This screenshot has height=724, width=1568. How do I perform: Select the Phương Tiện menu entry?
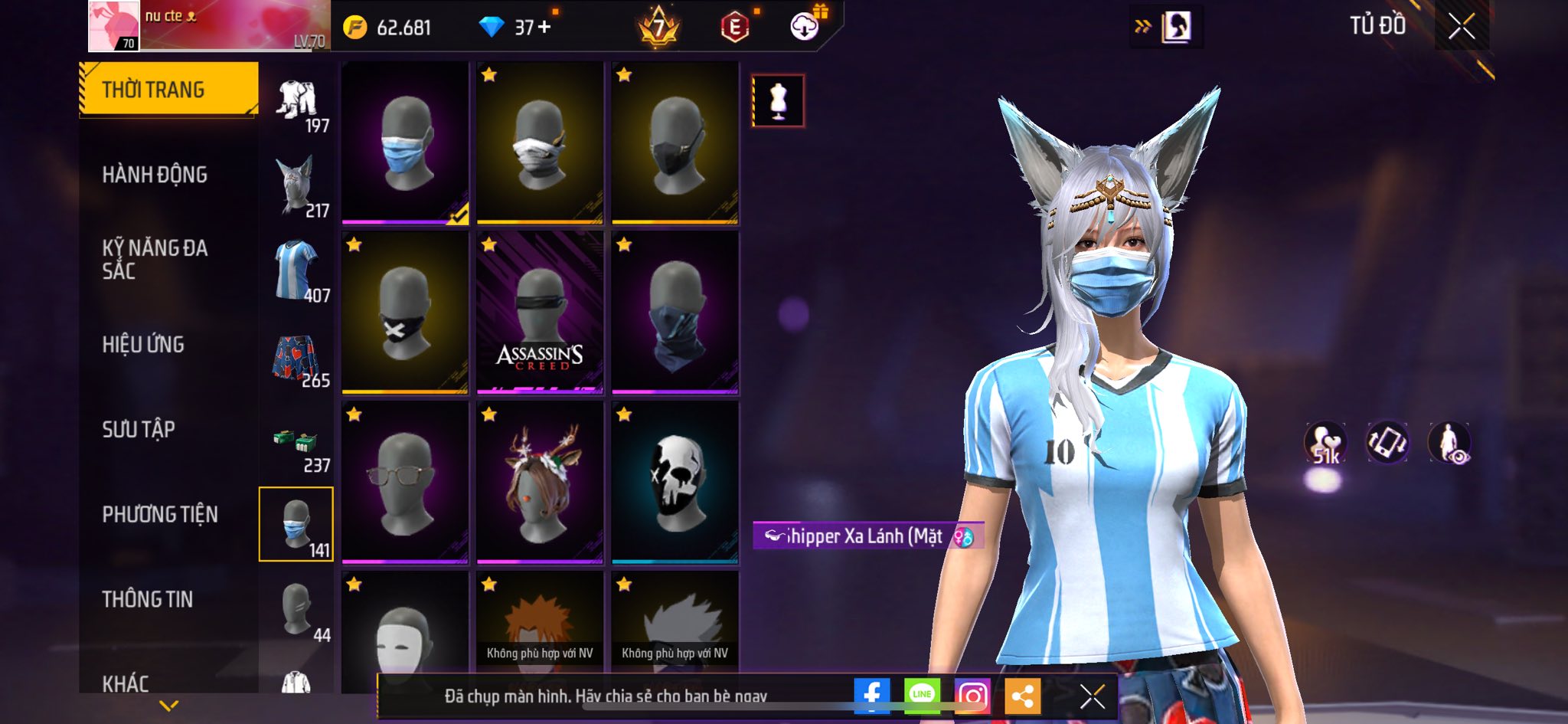(160, 514)
